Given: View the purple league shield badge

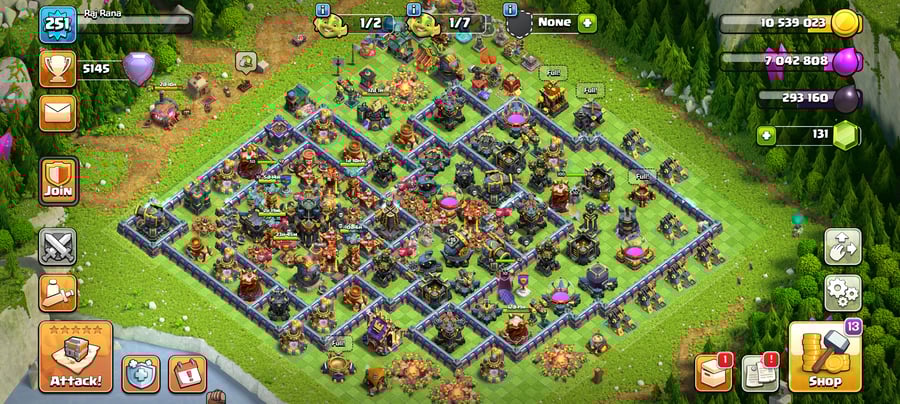Looking at the screenshot, I should click(139, 69).
